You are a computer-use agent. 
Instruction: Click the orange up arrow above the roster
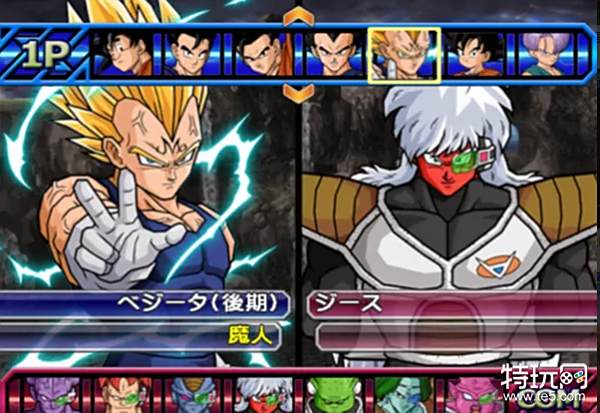(x=298, y=16)
